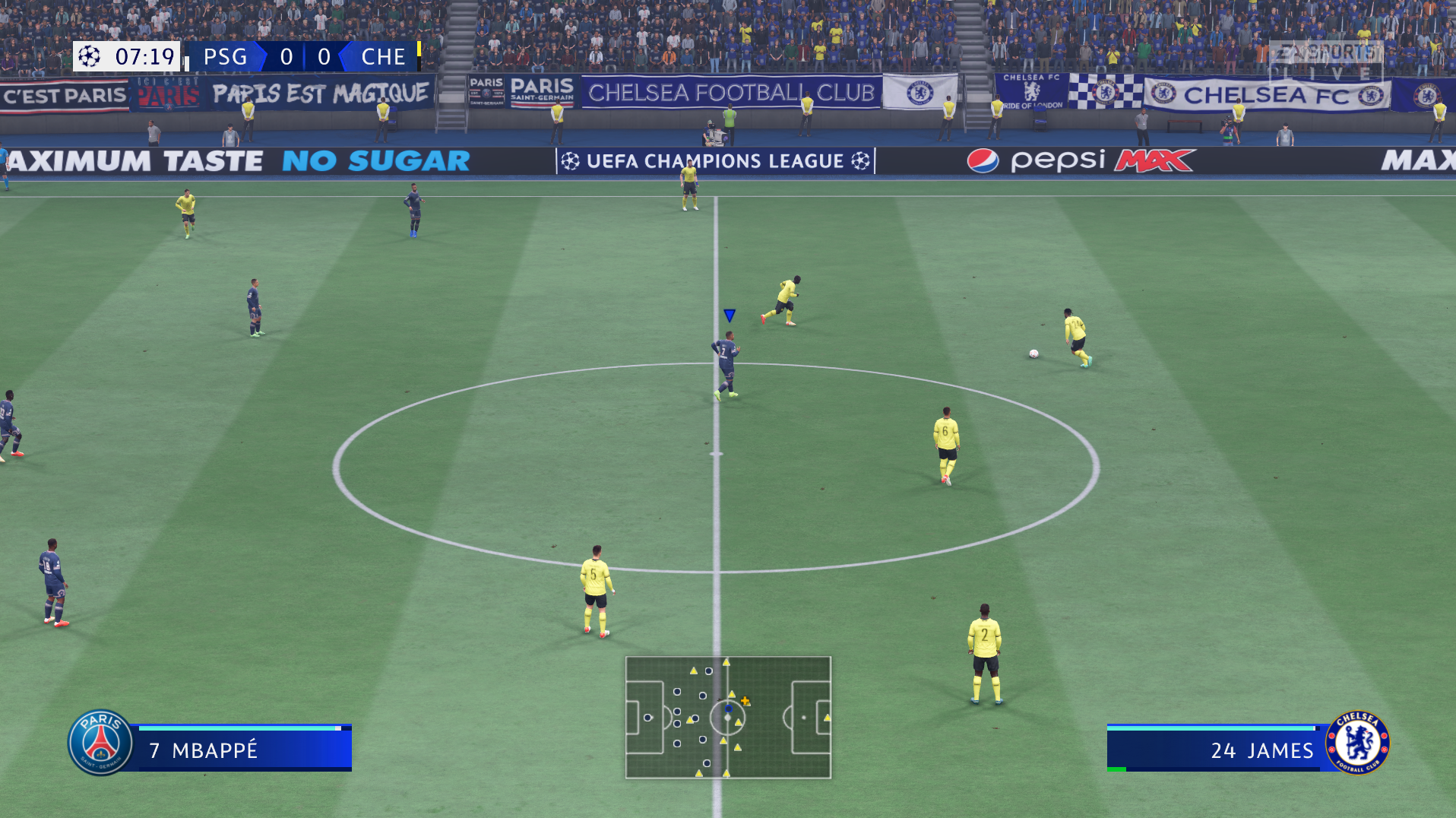Click the Champions League ball icon on the banner
The height and width of the screenshot is (818, 1456).
[571, 160]
